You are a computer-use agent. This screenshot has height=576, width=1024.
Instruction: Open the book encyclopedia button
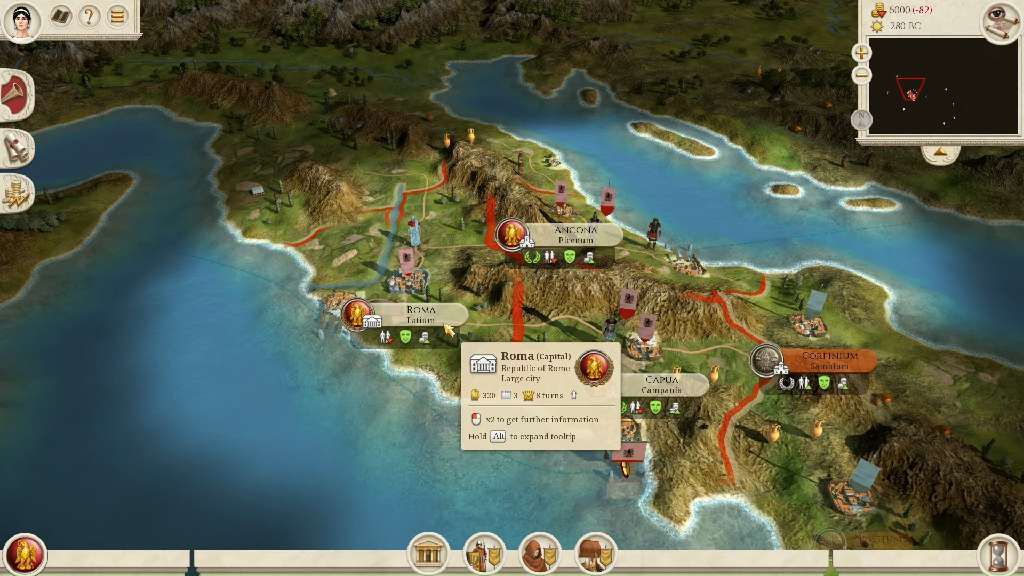pyautogui.click(x=62, y=17)
